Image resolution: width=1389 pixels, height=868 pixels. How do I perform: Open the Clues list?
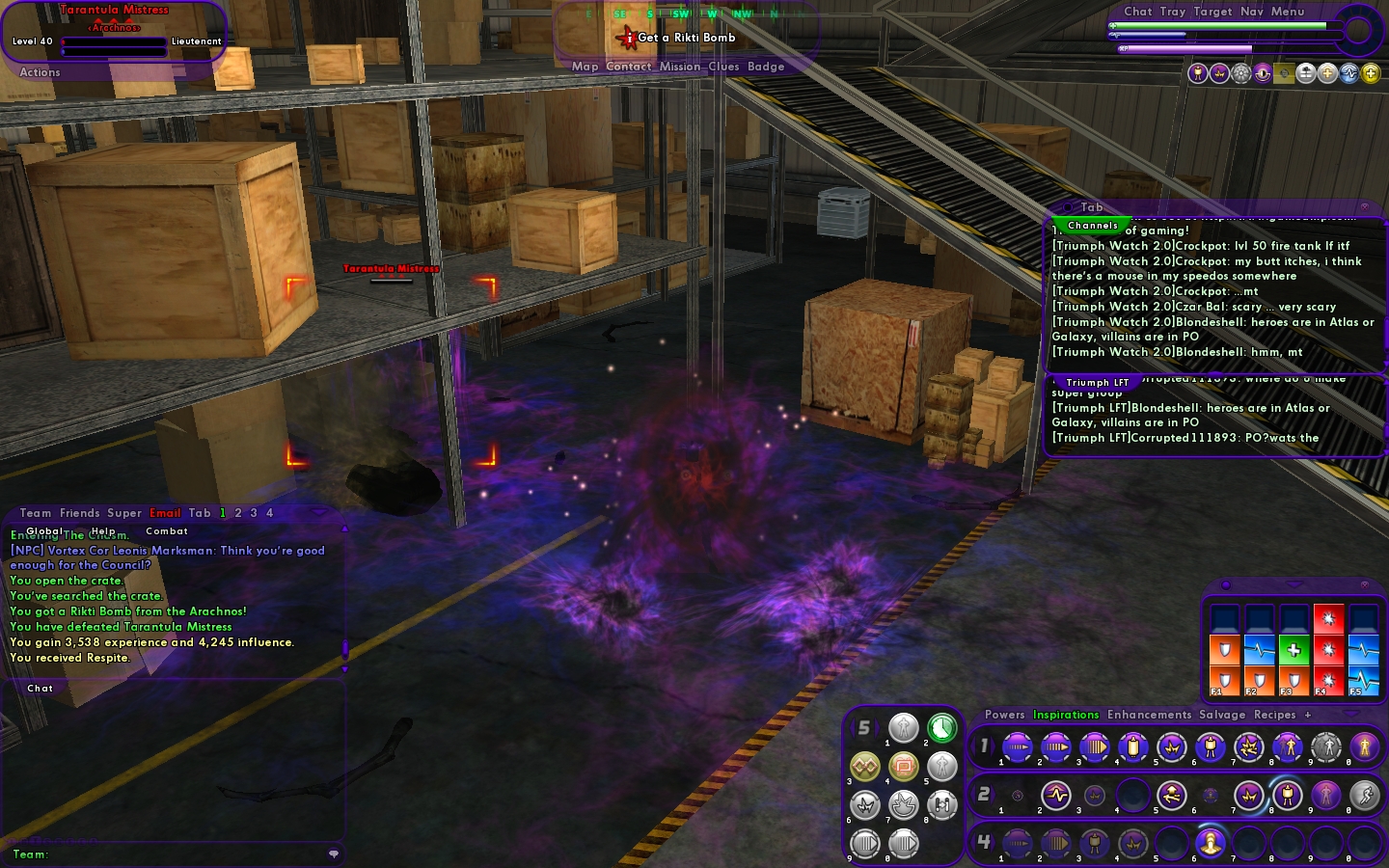pos(723,67)
